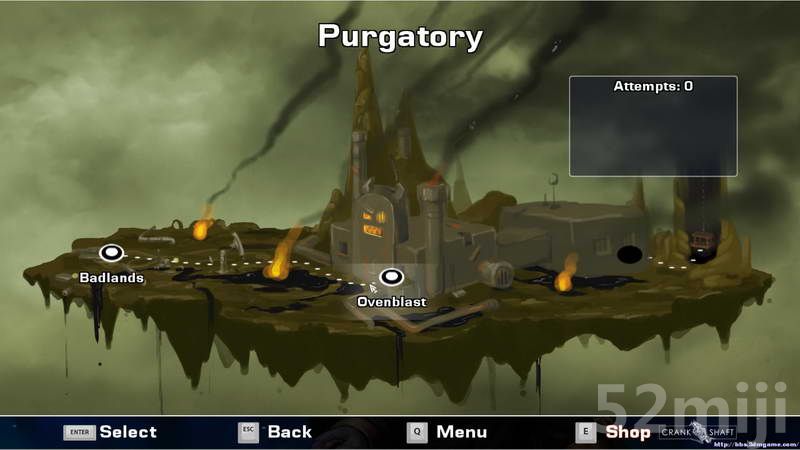The width and height of the screenshot is (800, 450).
Task: Go Back using the bottom bar label
Action: (x=289, y=432)
